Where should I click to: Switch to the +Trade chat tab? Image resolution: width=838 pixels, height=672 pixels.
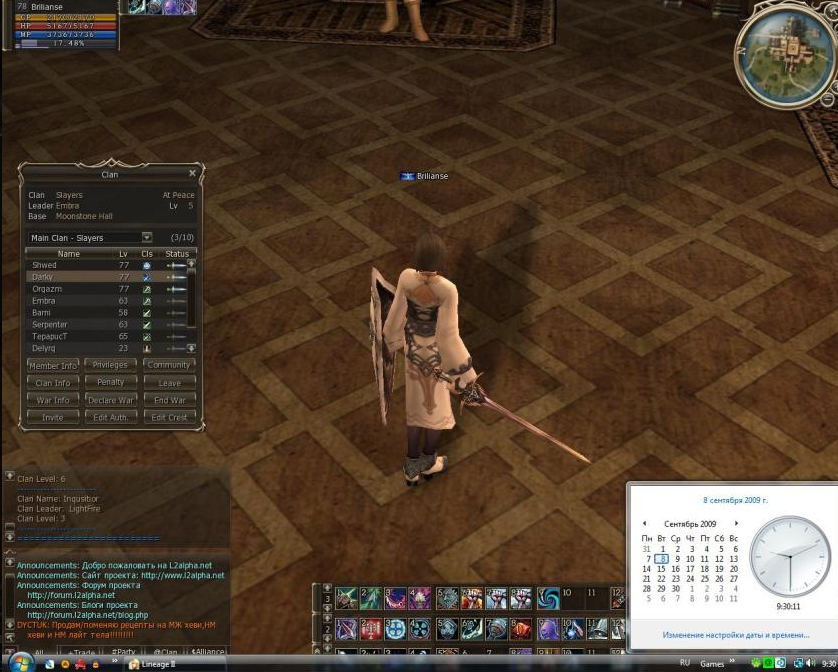pos(81,652)
